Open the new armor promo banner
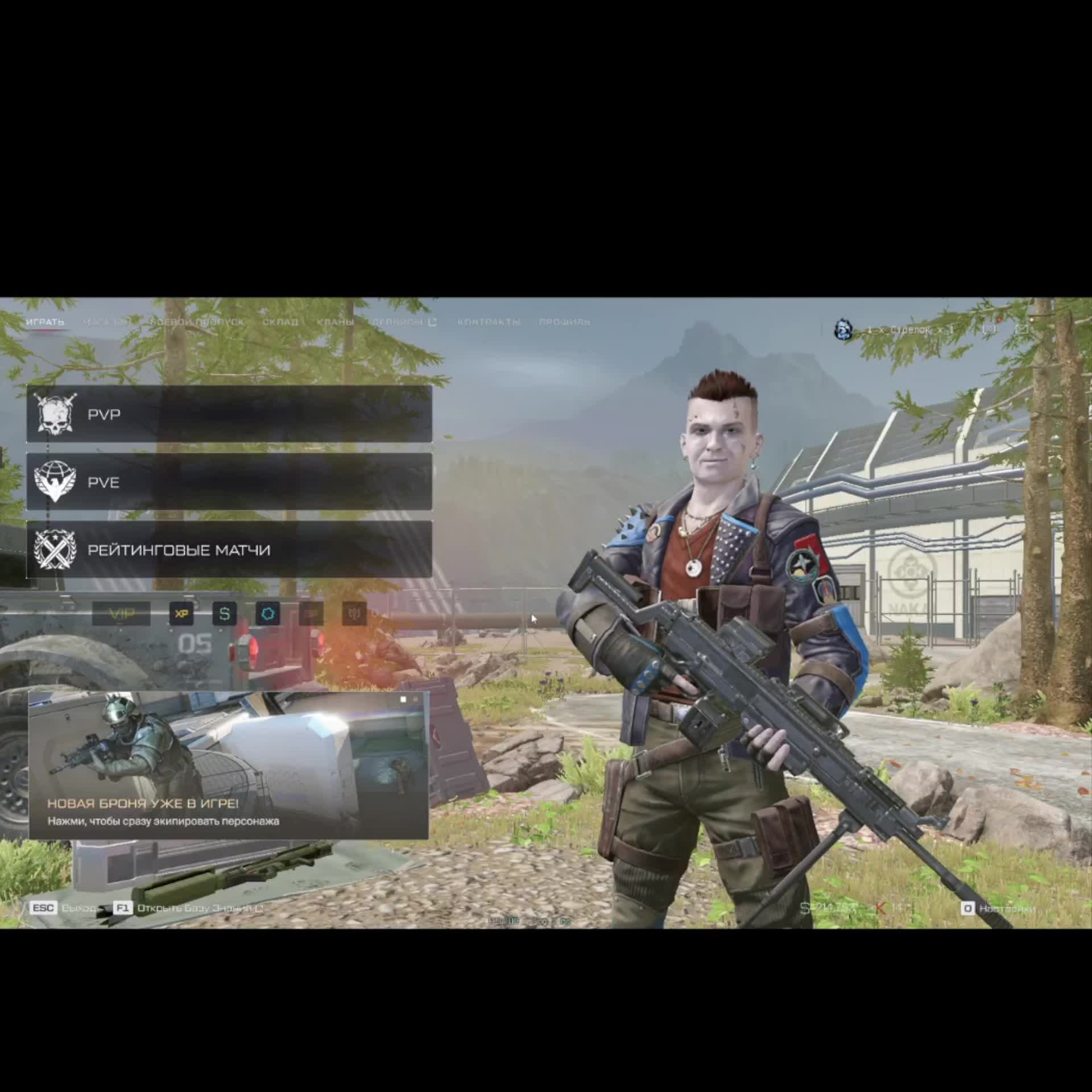 [x=229, y=766]
